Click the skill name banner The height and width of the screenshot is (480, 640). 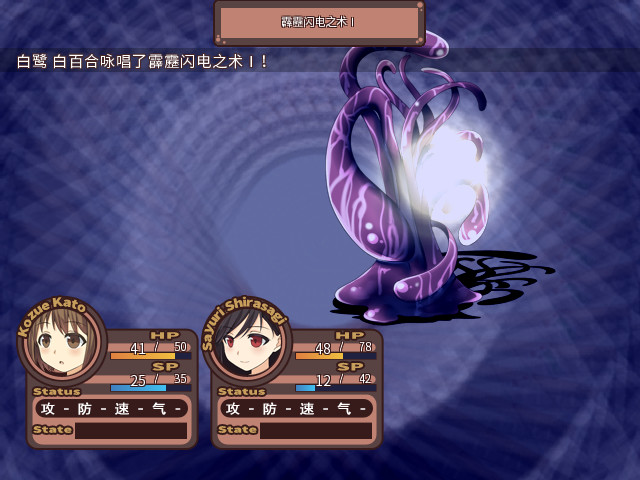[x=319, y=22]
